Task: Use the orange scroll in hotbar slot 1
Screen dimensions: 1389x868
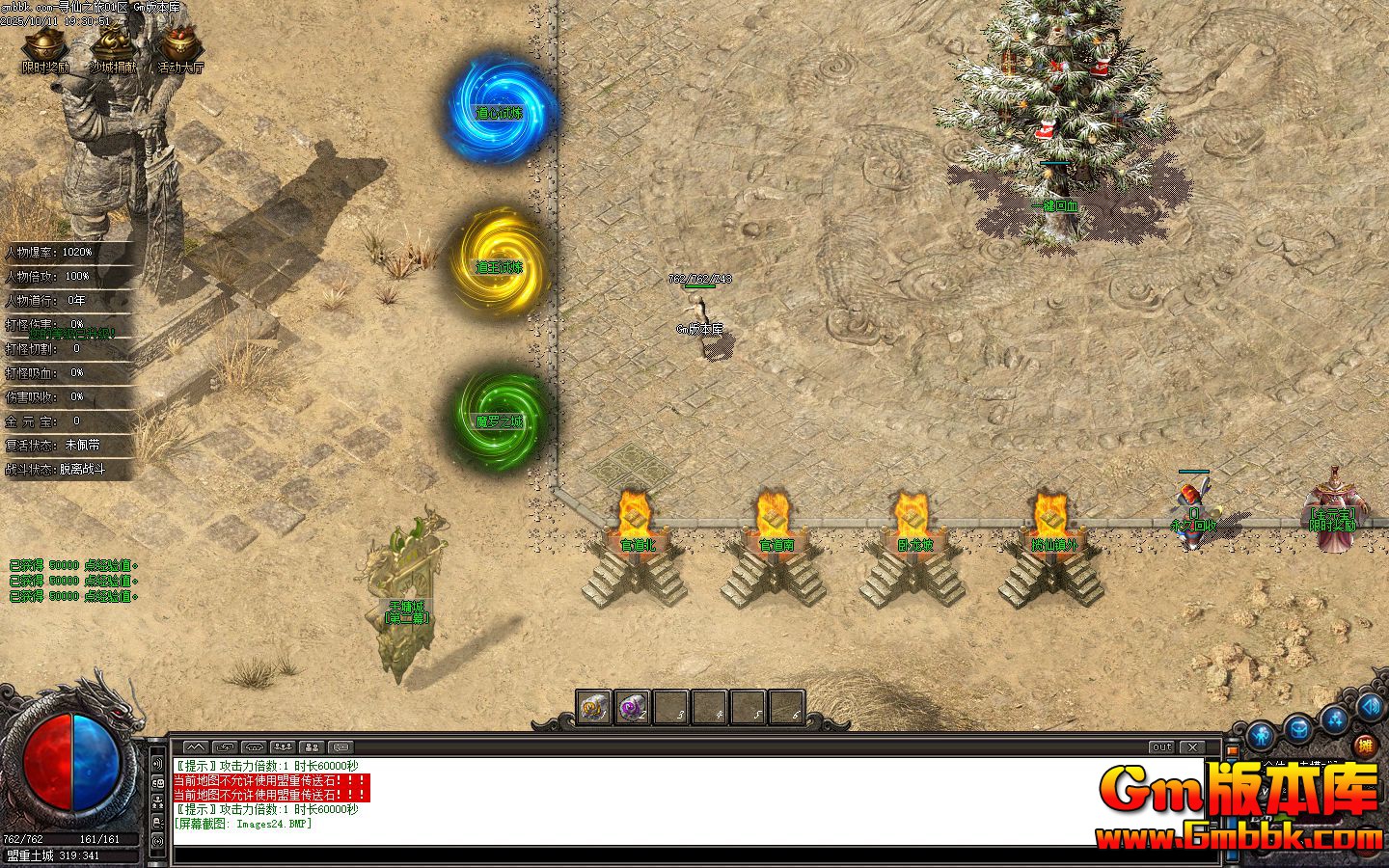Action: [594, 708]
